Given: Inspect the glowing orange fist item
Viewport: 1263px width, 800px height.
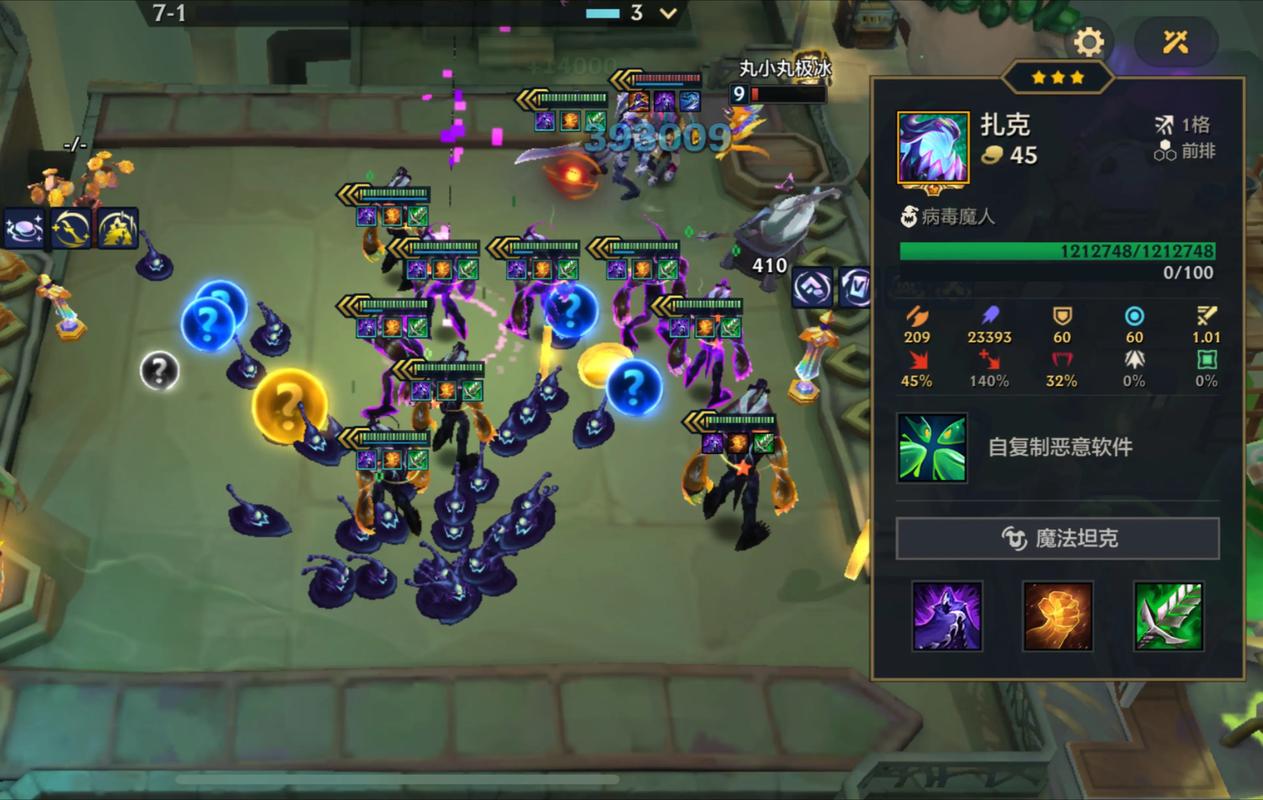Looking at the screenshot, I should pyautogui.click(x=1057, y=616).
